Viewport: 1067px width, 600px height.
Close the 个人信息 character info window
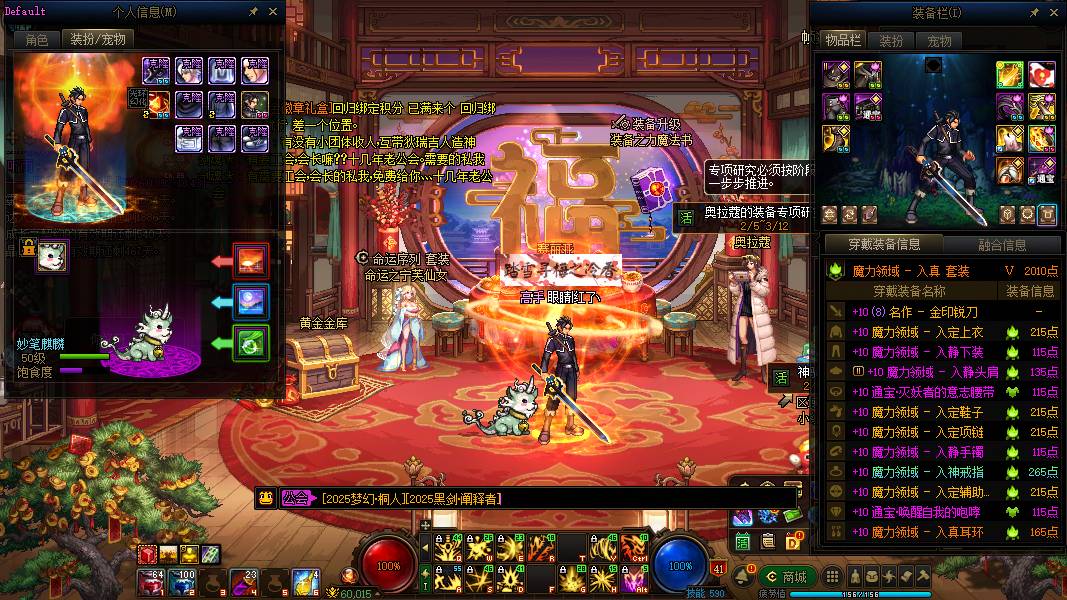tap(273, 11)
